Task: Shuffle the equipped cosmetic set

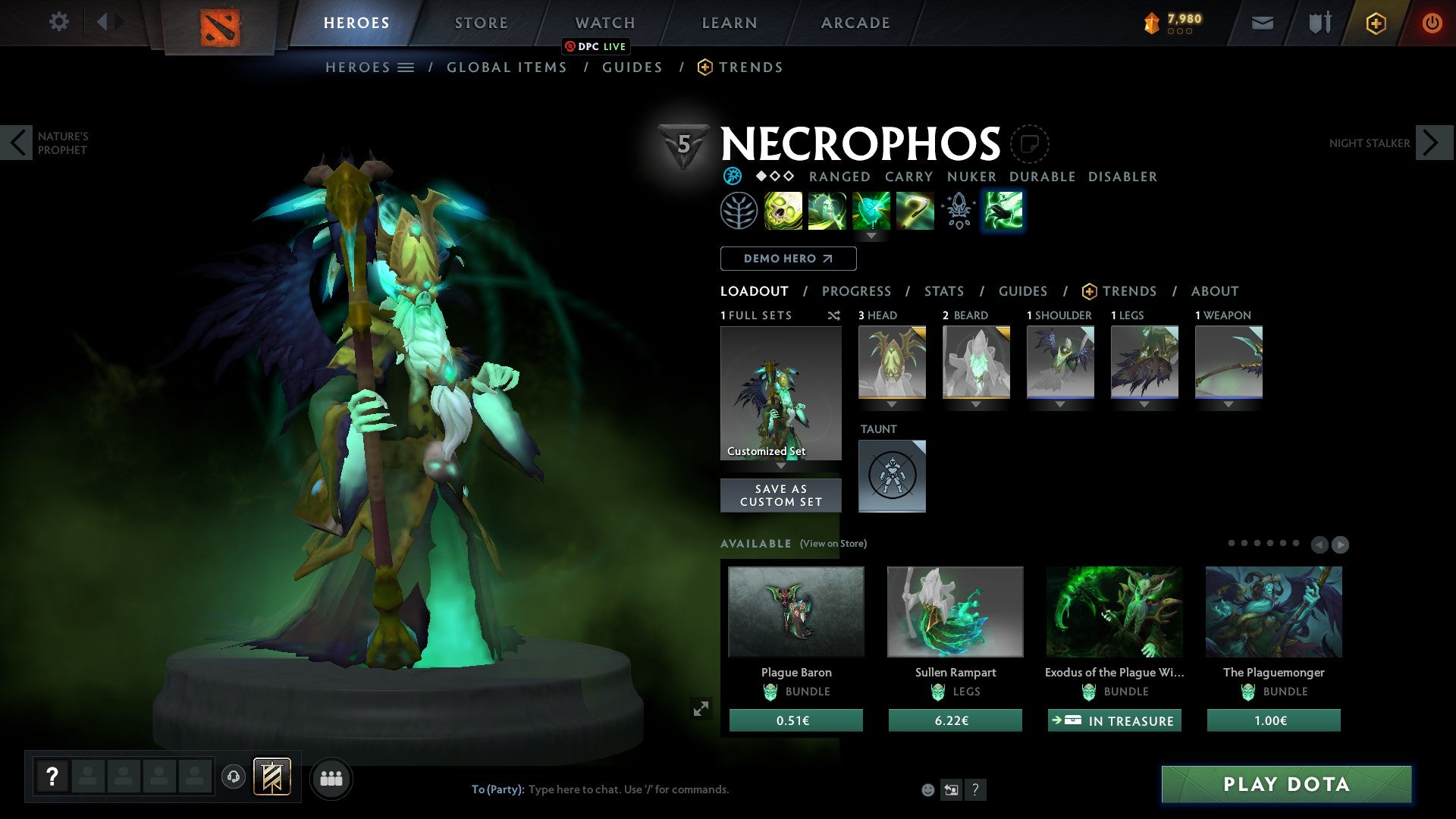Action: coord(834,315)
